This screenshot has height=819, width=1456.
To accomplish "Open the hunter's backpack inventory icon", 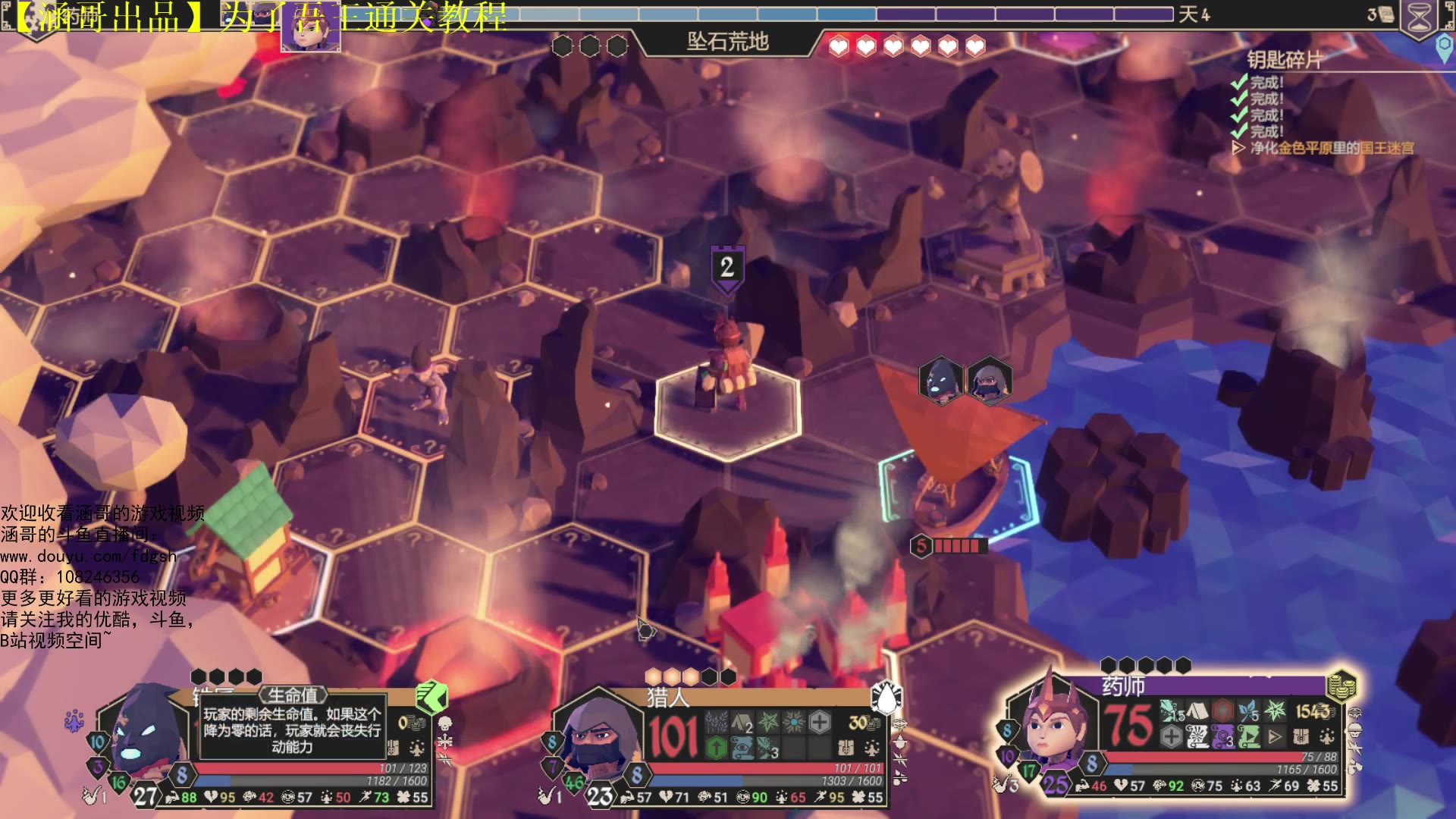I will click(846, 749).
